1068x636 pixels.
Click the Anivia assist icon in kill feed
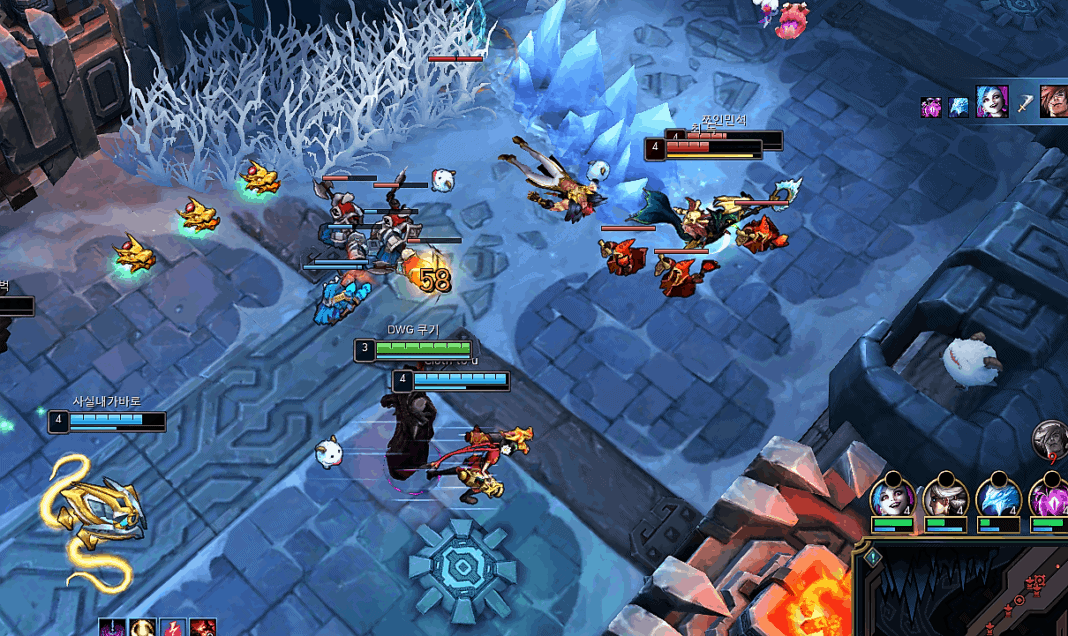958,107
